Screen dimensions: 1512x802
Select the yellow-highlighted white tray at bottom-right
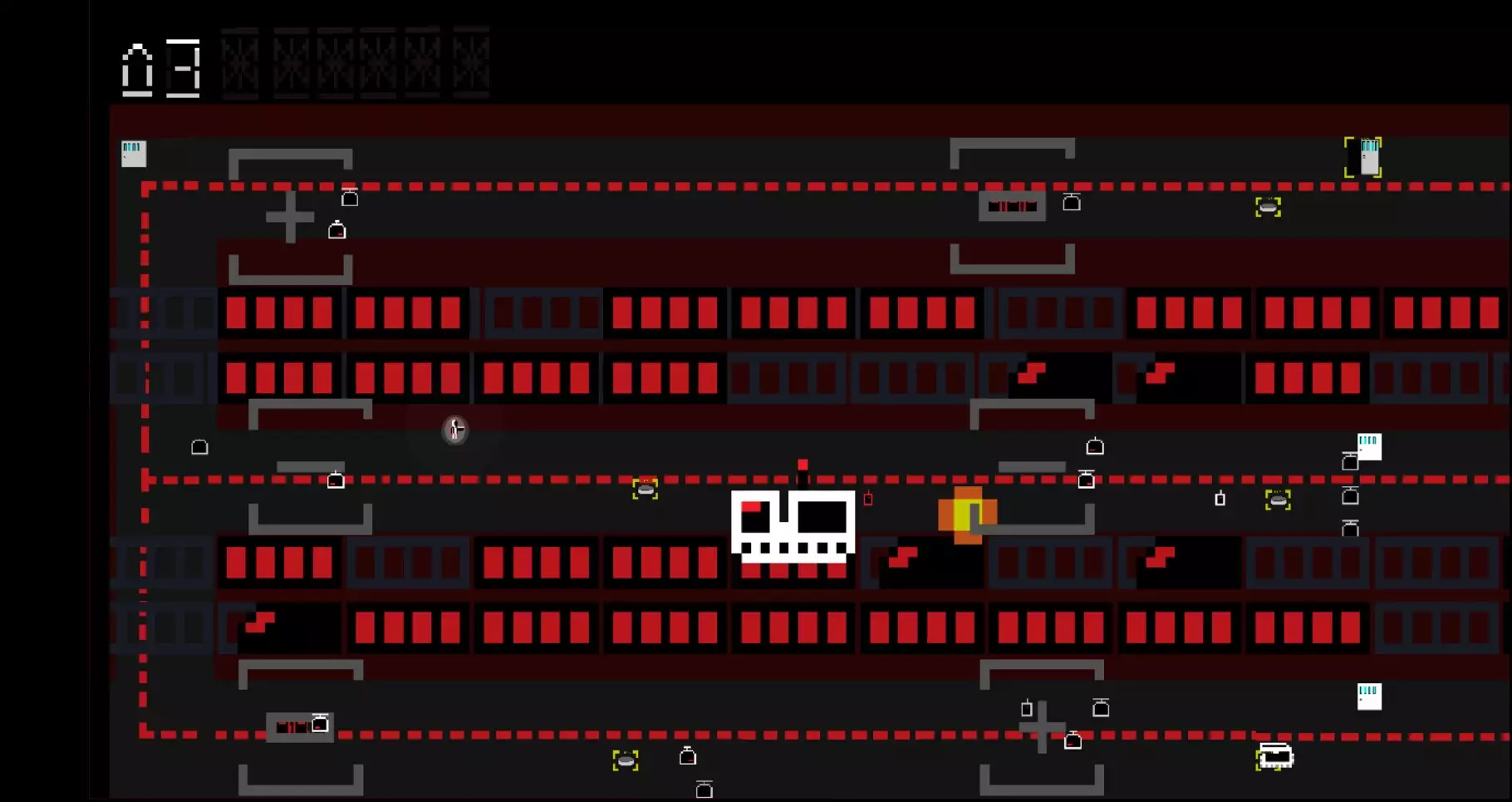pyautogui.click(x=1274, y=755)
